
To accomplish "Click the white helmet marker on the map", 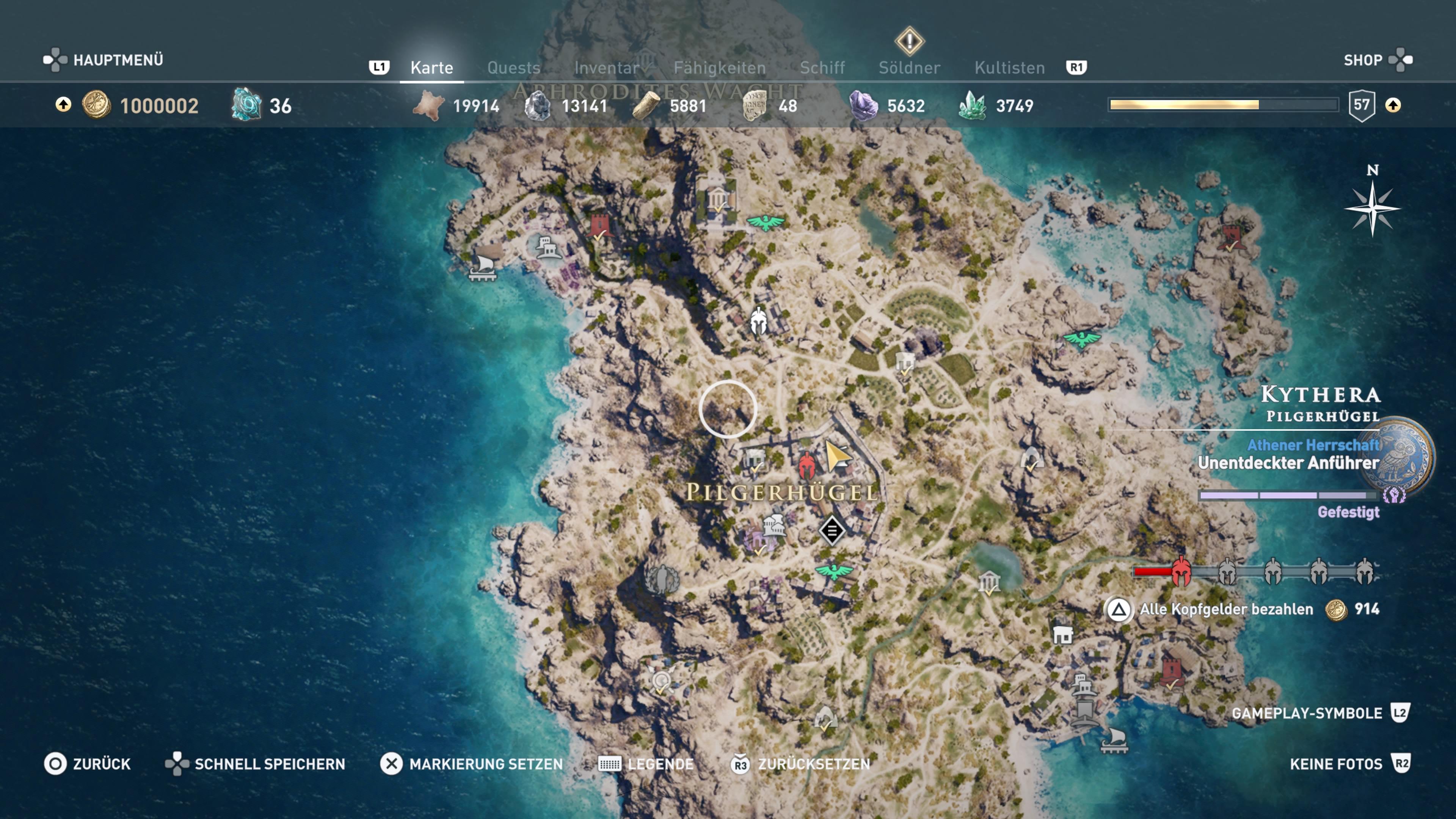I will [x=758, y=320].
